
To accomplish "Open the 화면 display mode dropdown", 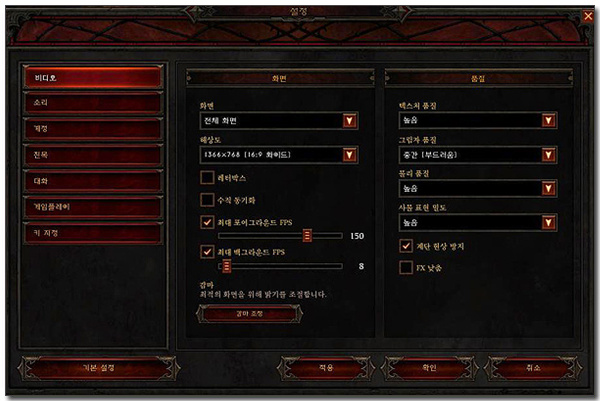I will [349, 121].
